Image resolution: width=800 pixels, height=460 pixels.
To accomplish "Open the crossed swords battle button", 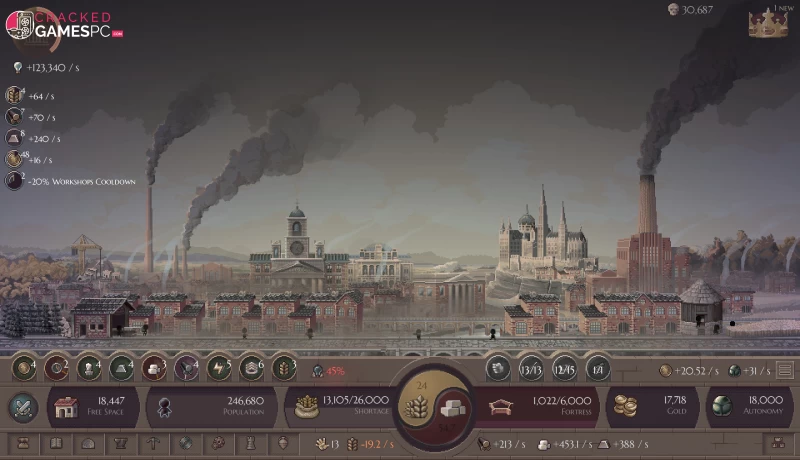I will coord(23,407).
